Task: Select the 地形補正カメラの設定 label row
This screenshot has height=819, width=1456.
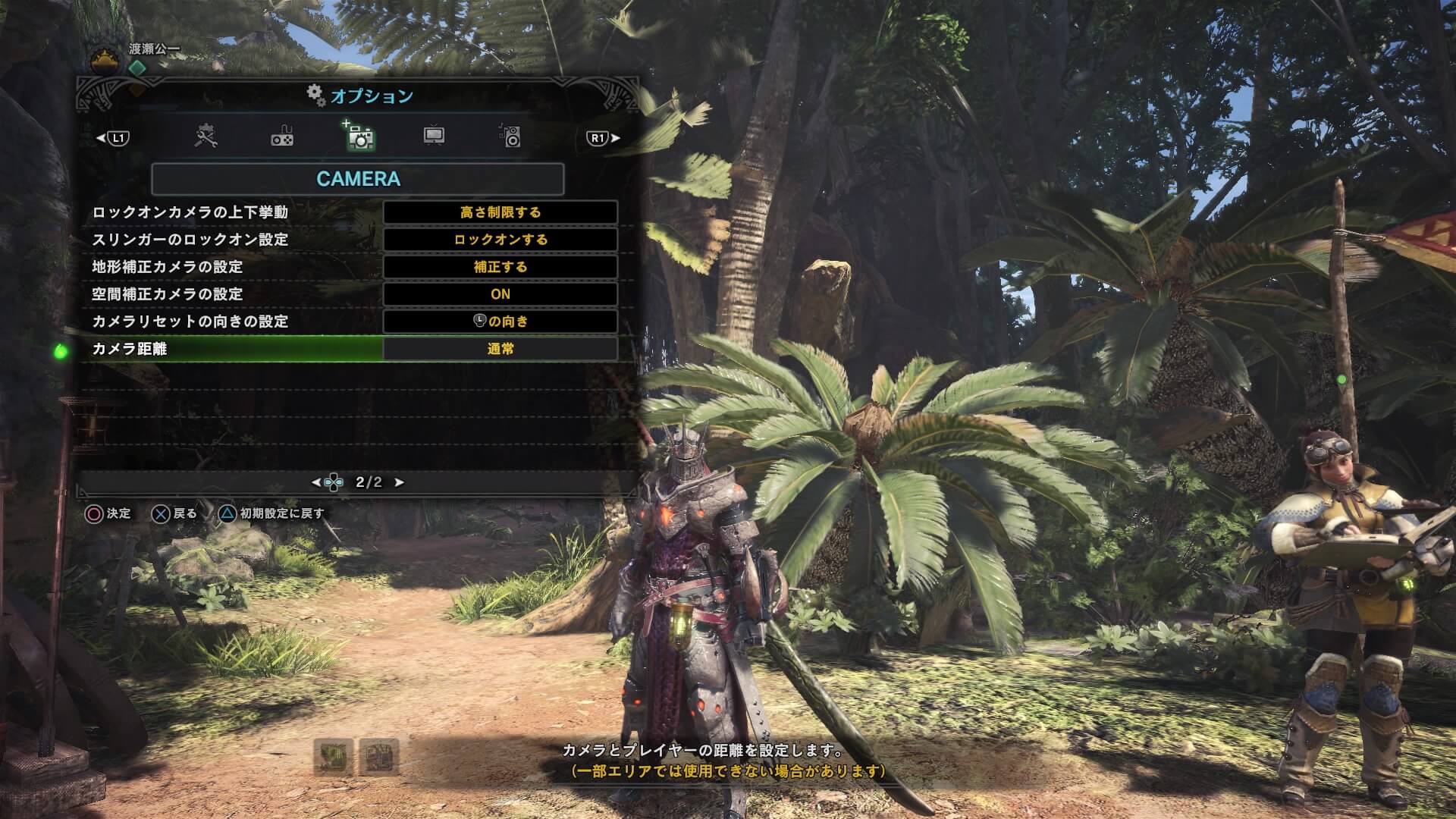Action: click(x=168, y=267)
